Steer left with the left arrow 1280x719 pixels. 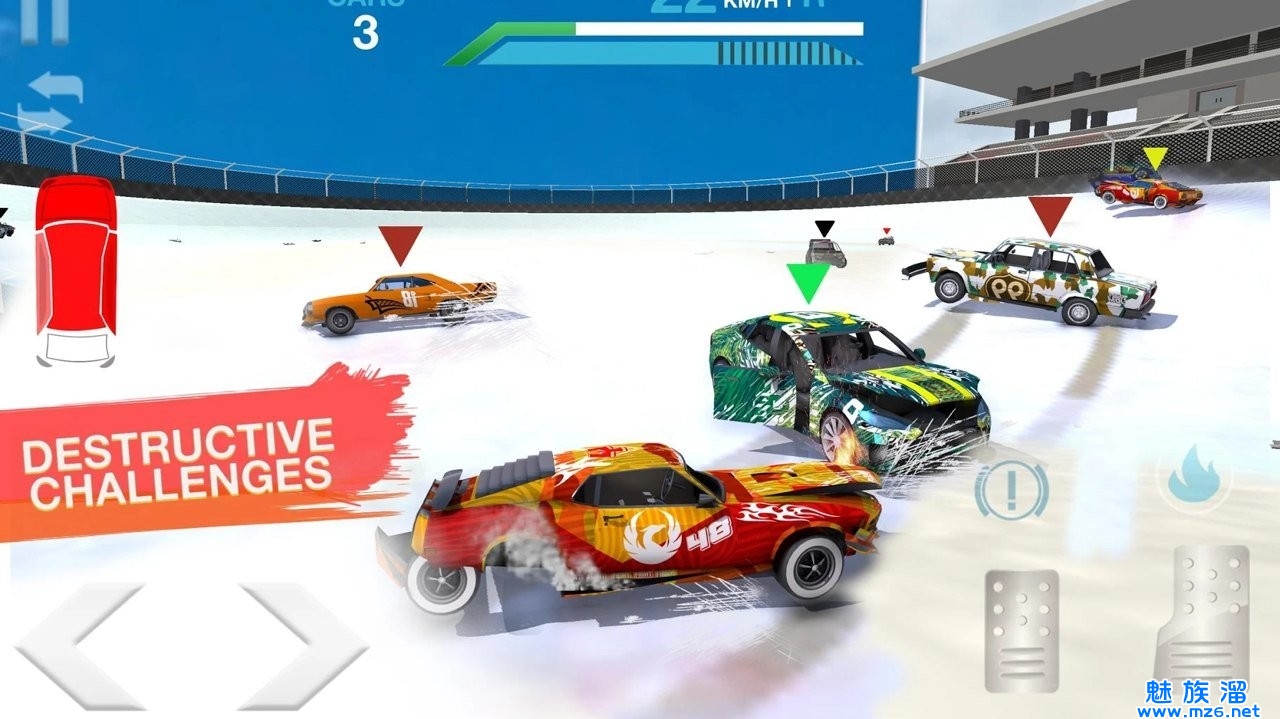pos(78,647)
